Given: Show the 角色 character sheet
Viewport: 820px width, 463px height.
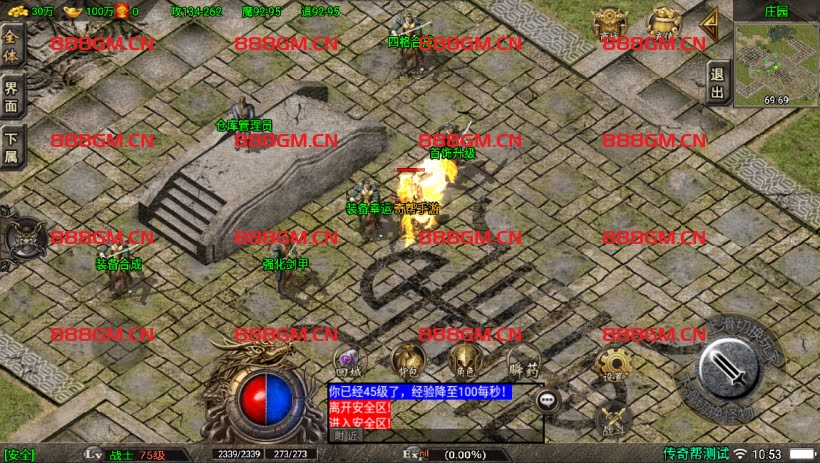Looking at the screenshot, I should [463, 360].
